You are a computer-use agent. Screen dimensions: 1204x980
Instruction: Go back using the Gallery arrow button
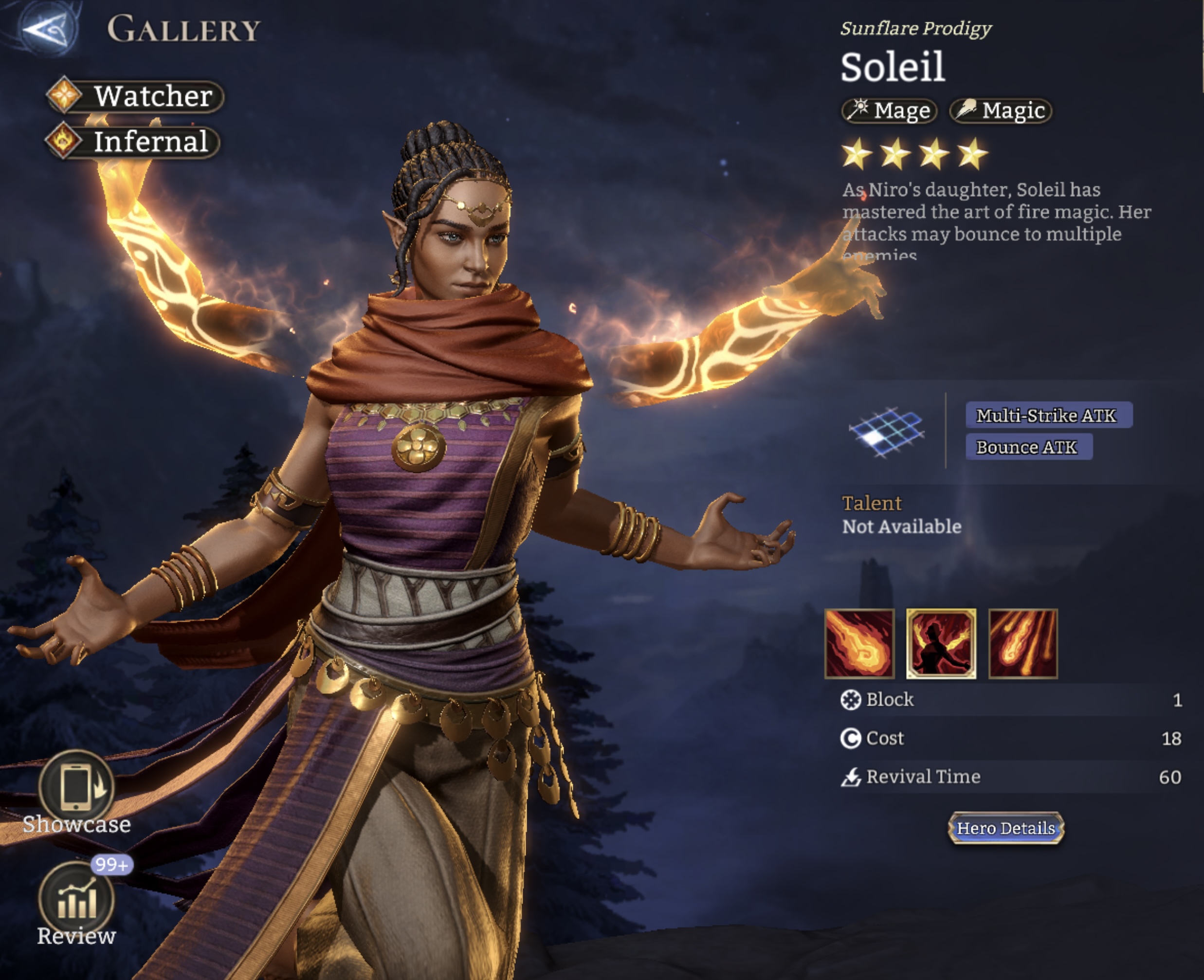(x=47, y=28)
